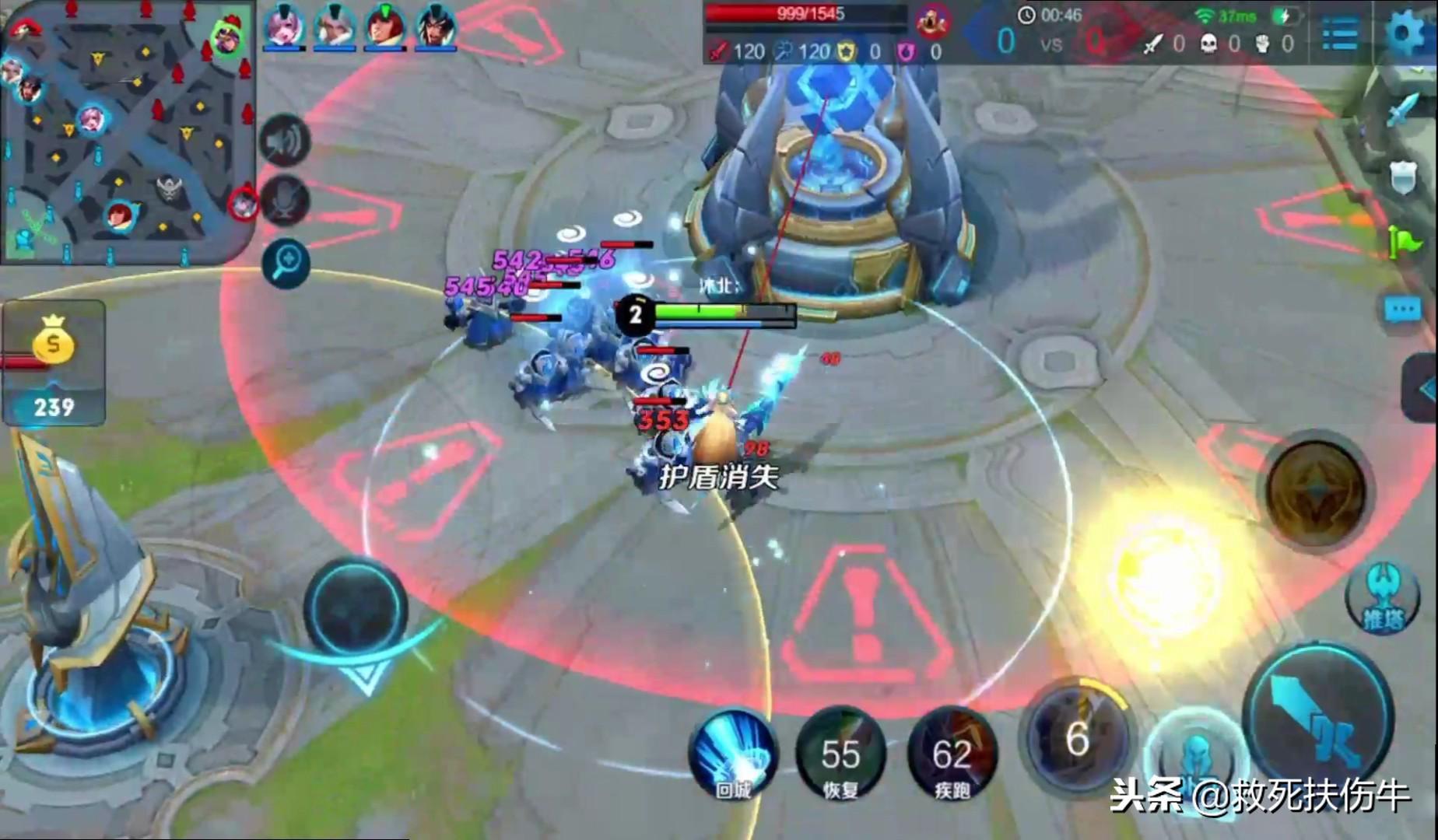Open the gold shop showing 239
1438x840 pixels.
53,362
